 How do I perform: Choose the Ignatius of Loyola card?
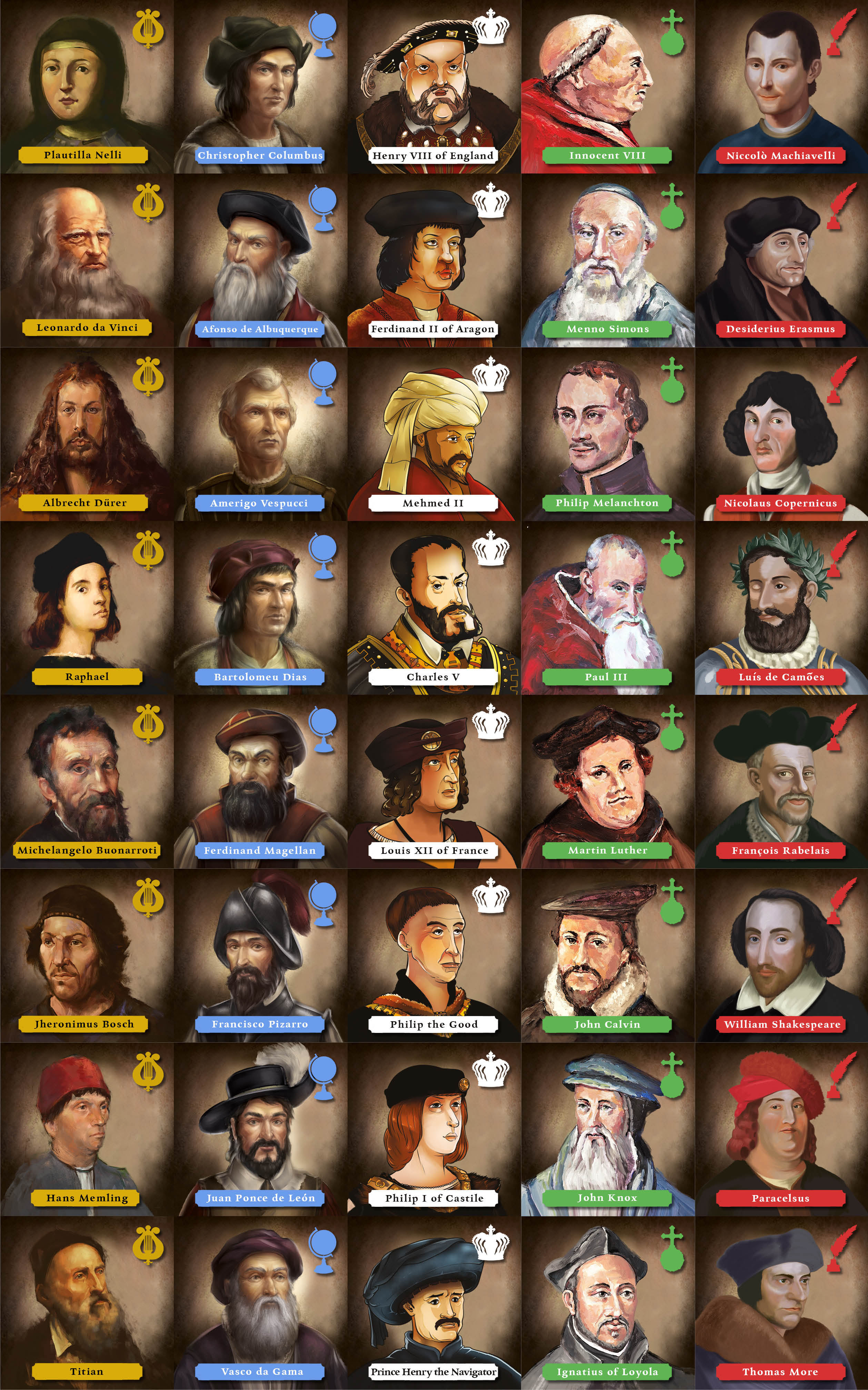(x=607, y=1303)
